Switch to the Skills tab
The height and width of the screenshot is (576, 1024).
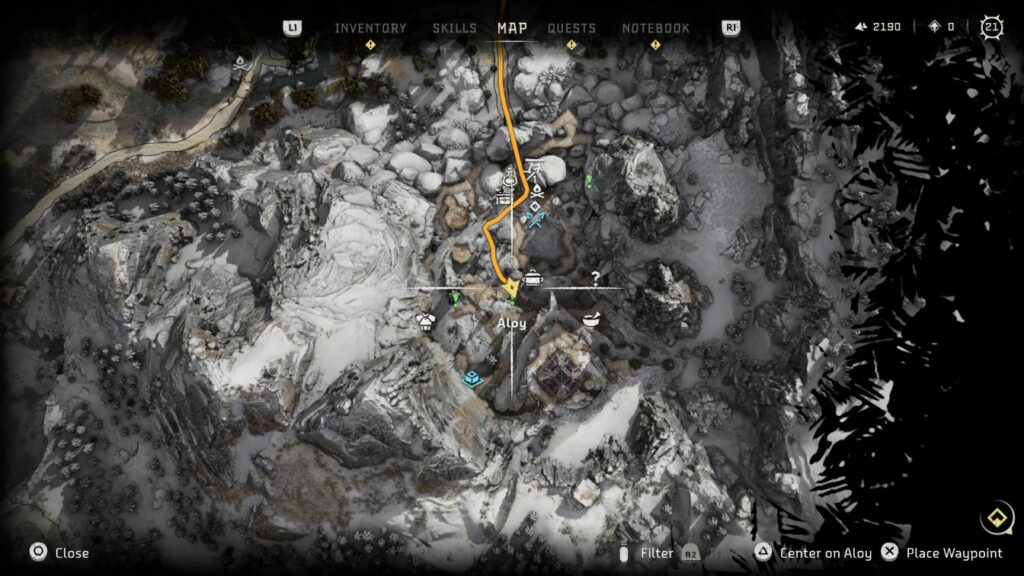pos(454,28)
